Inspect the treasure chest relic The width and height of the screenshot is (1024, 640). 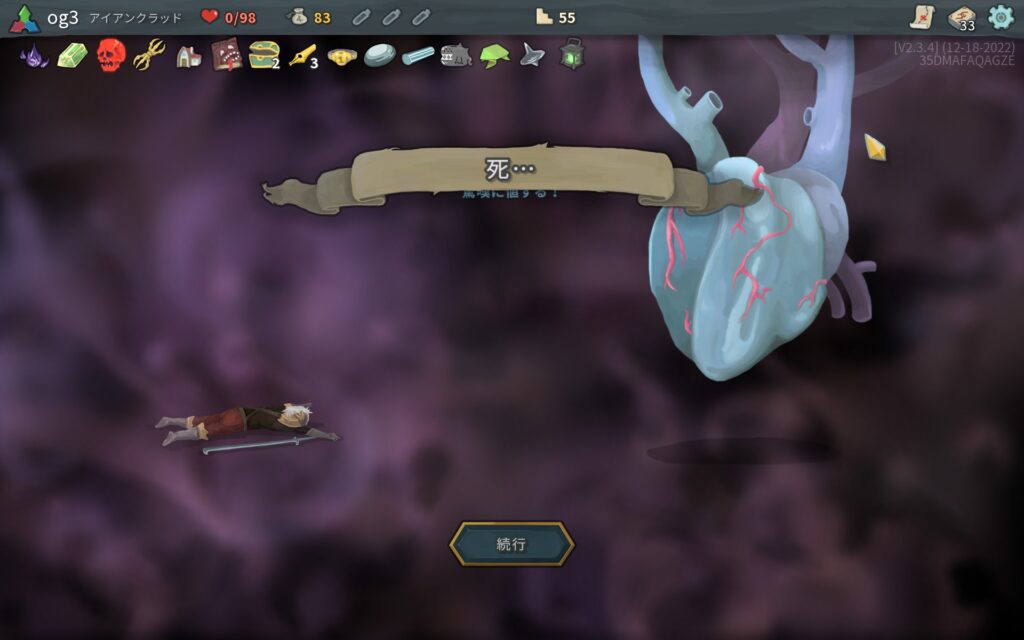coord(263,55)
